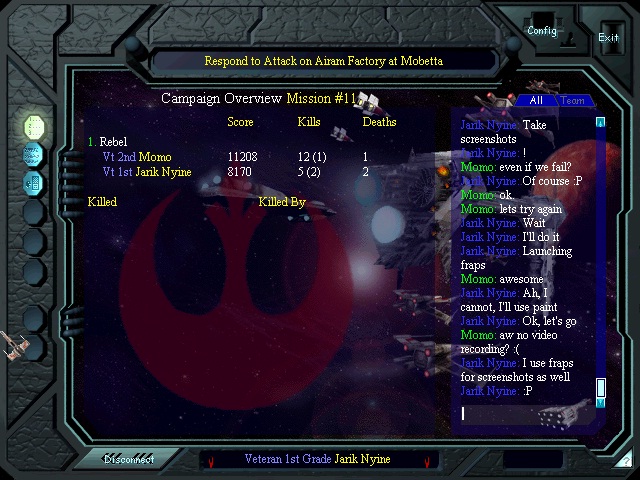The height and width of the screenshot is (480, 640).
Task: Disconnect from the multiplayer session
Action: tap(130, 459)
